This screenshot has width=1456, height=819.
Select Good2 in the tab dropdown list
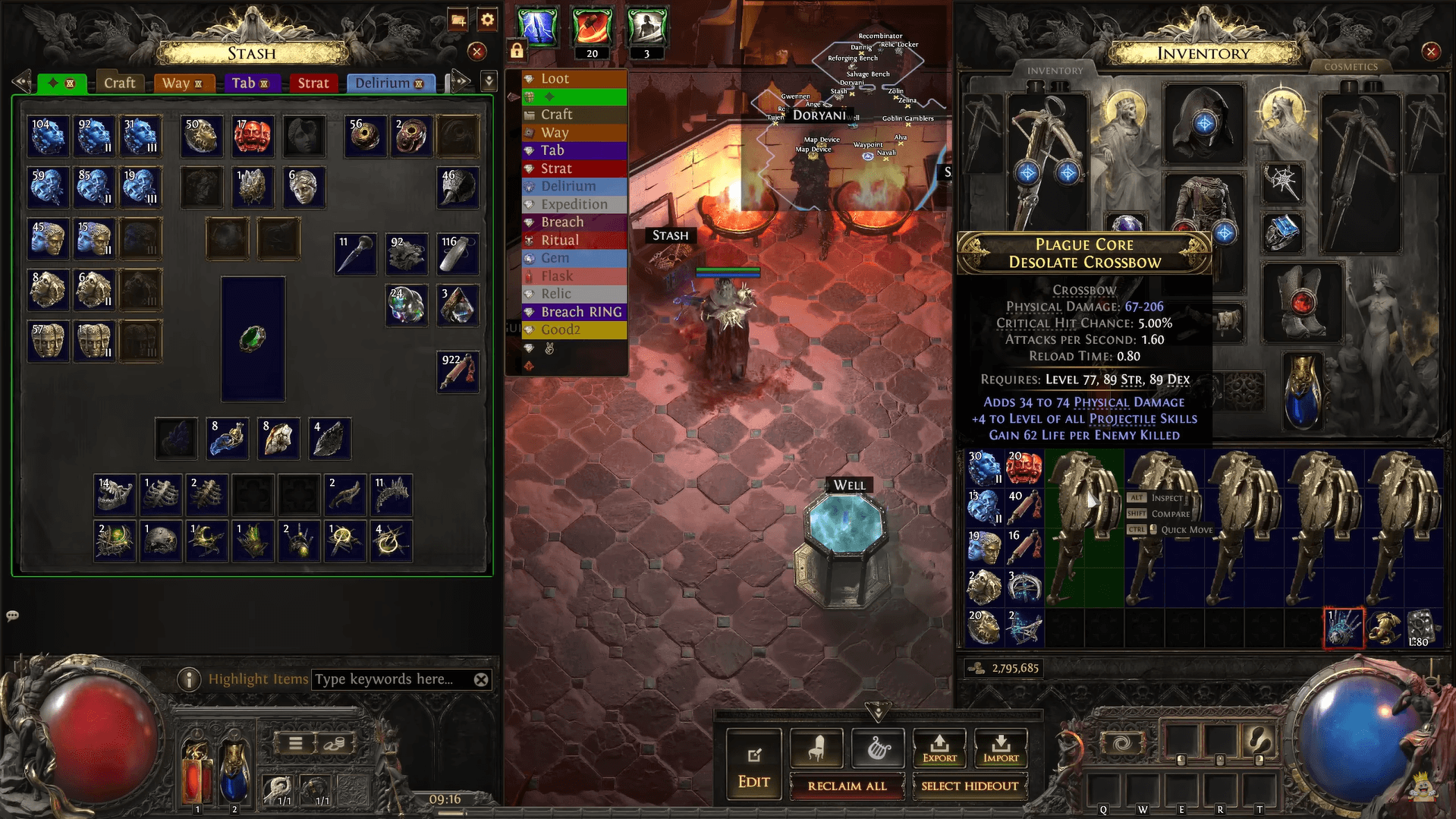[x=560, y=329]
